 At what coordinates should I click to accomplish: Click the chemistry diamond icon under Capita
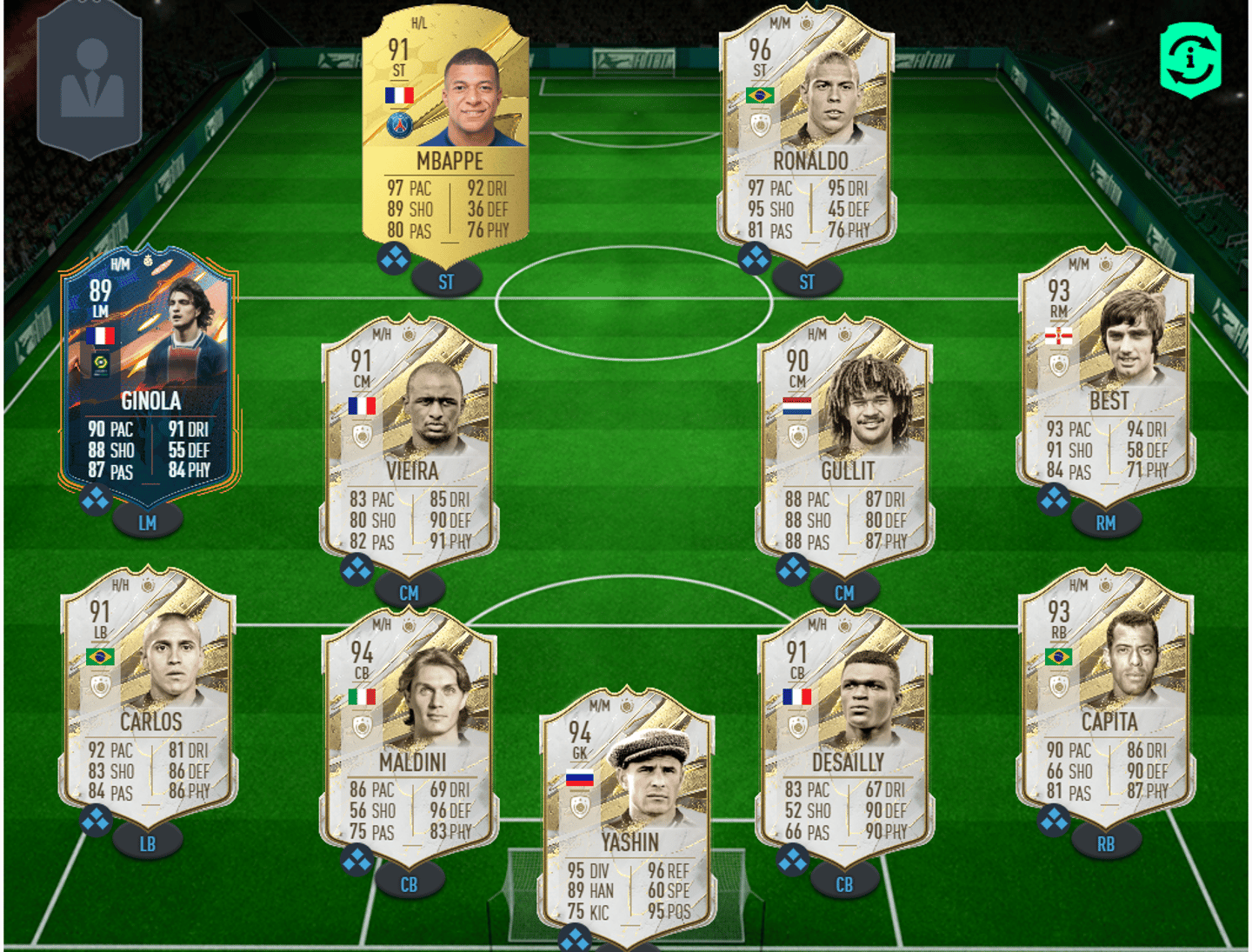point(1055,820)
